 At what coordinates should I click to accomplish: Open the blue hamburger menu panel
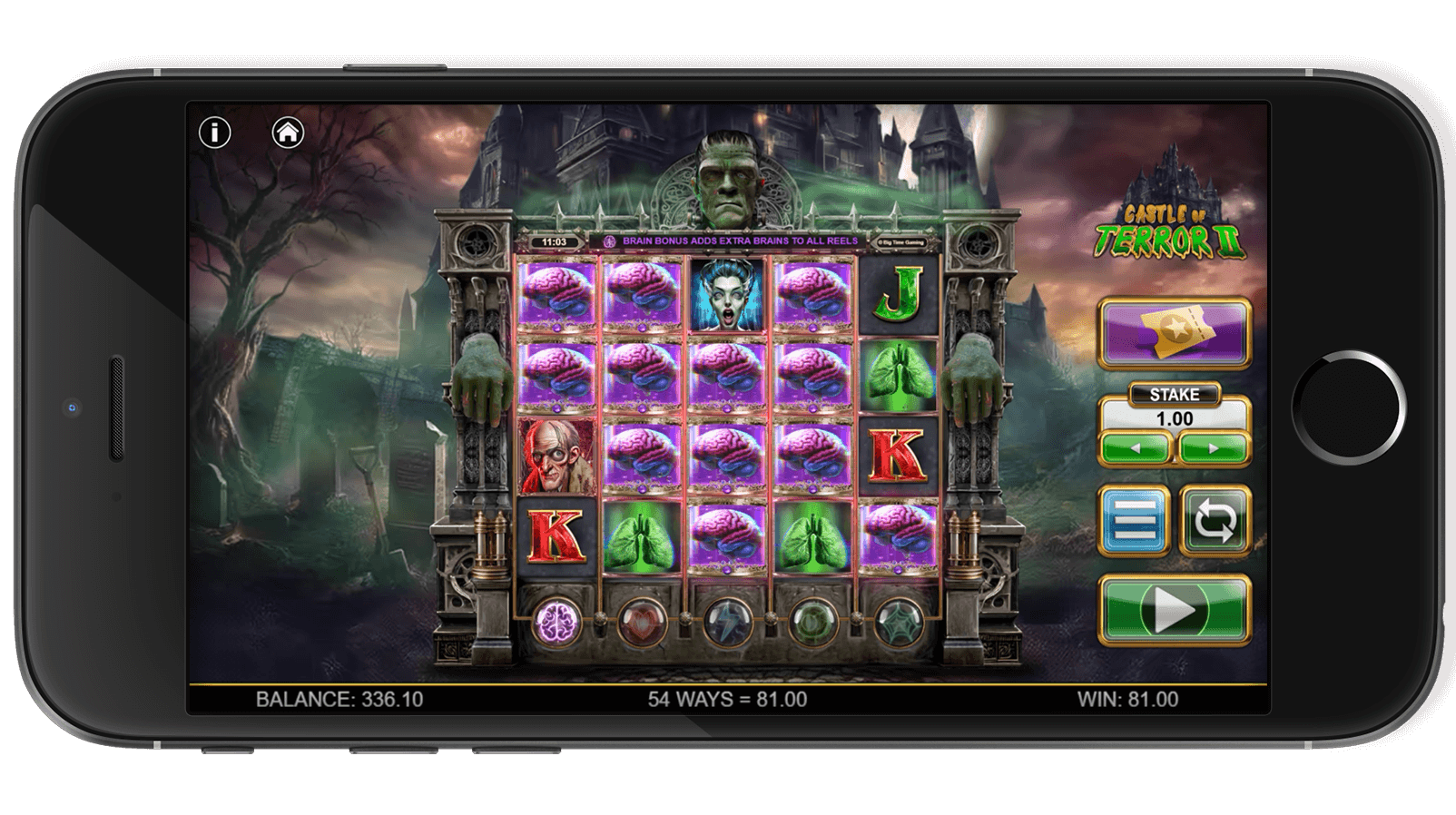1133,521
